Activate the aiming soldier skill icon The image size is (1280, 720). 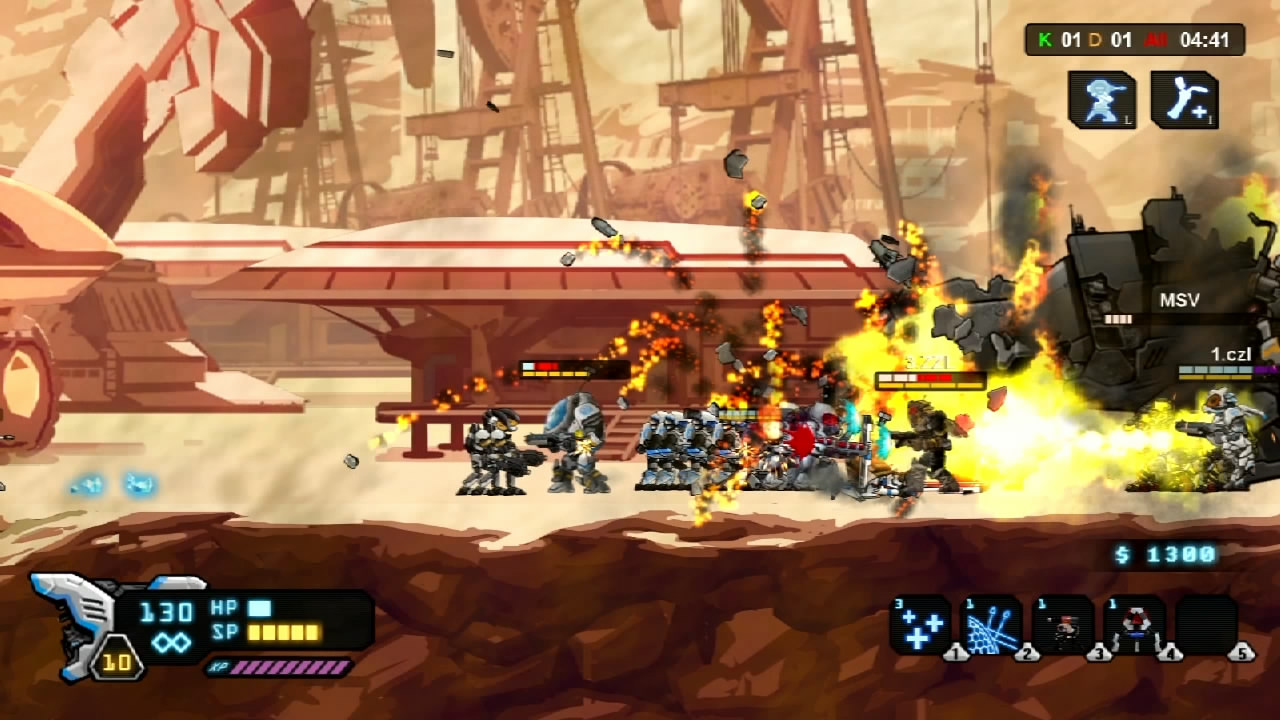(x=1102, y=100)
